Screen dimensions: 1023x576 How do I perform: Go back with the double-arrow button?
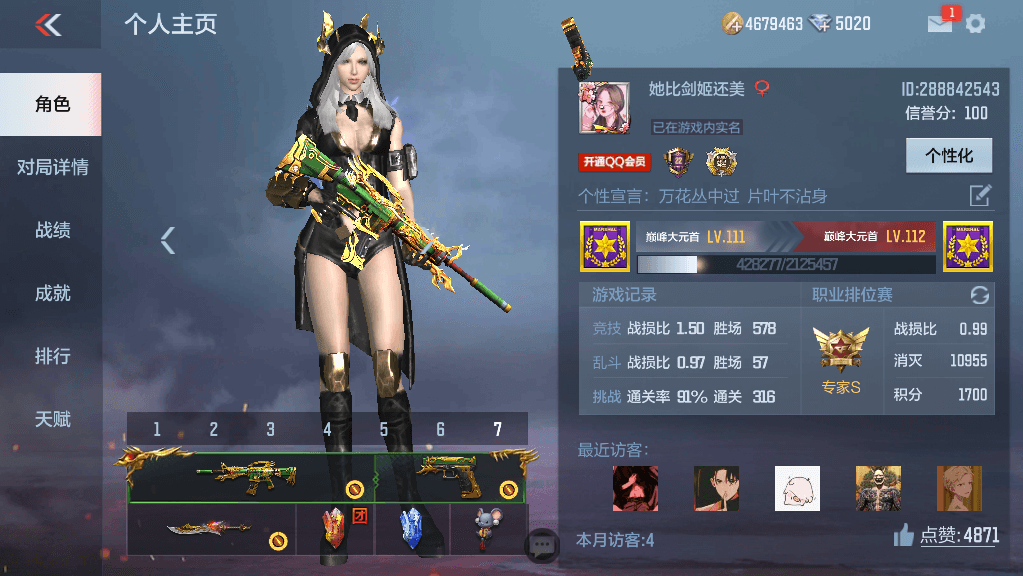point(48,24)
